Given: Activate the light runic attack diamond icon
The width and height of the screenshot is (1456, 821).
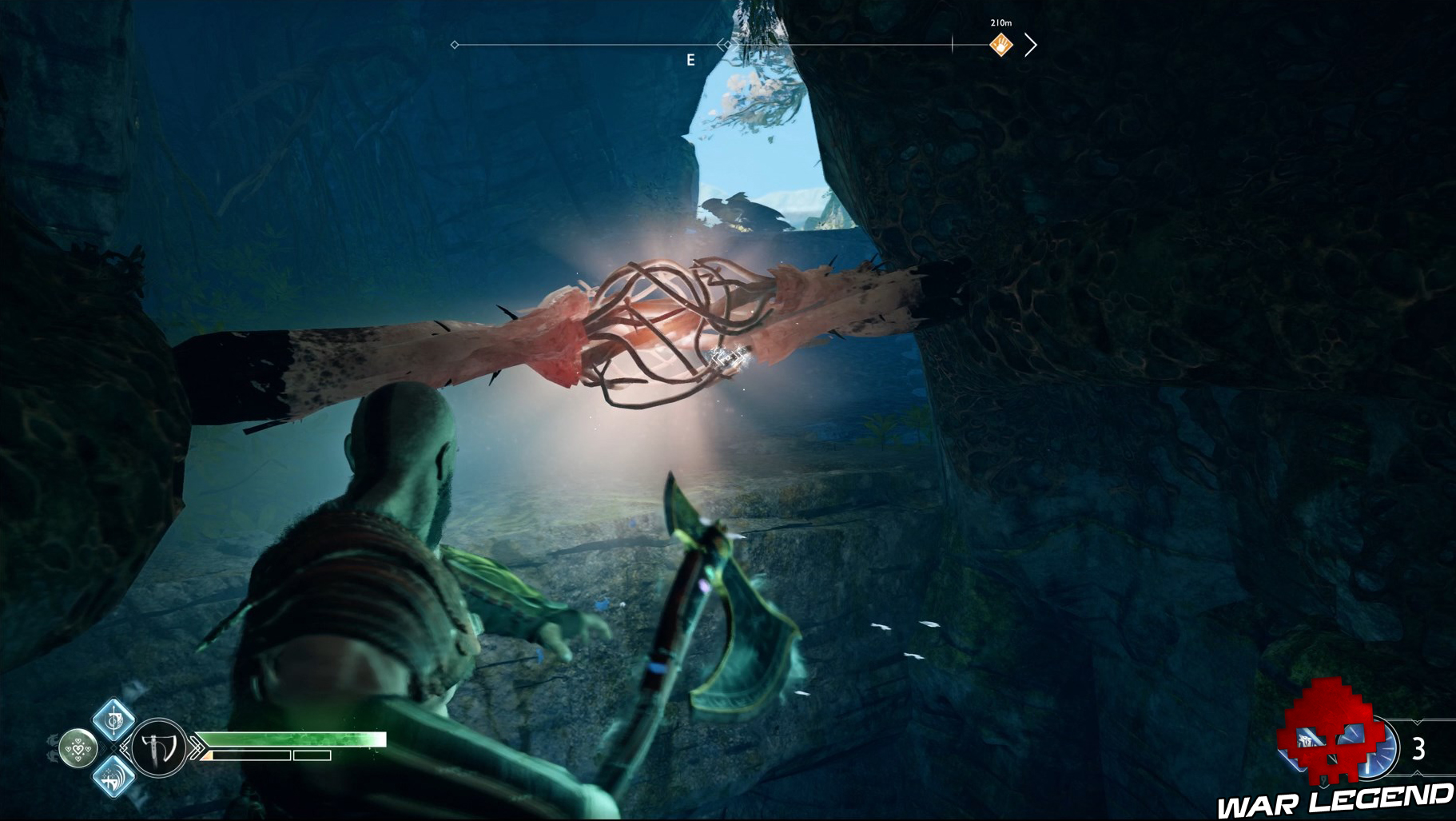Looking at the screenshot, I should (x=113, y=719).
